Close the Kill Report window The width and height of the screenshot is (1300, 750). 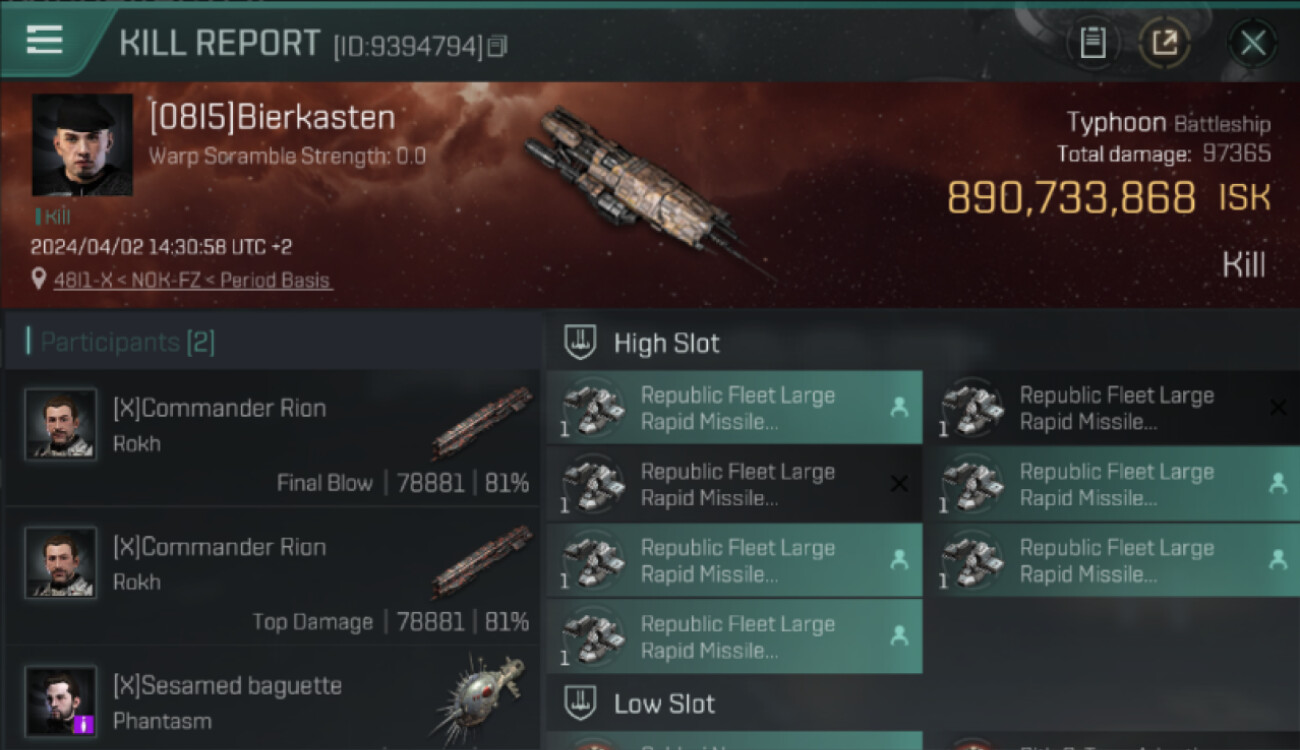[1252, 43]
